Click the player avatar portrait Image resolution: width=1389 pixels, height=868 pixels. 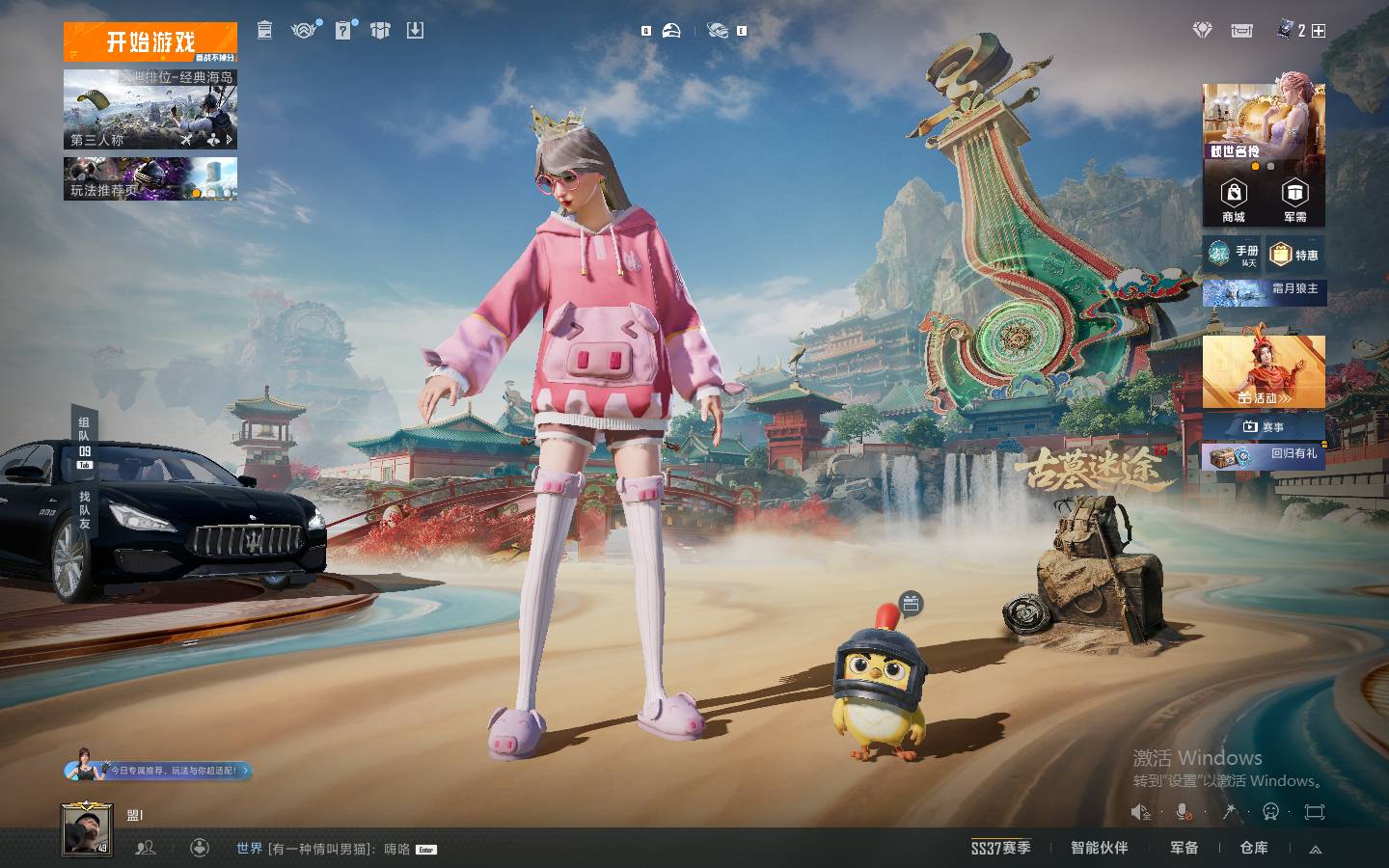point(87,829)
